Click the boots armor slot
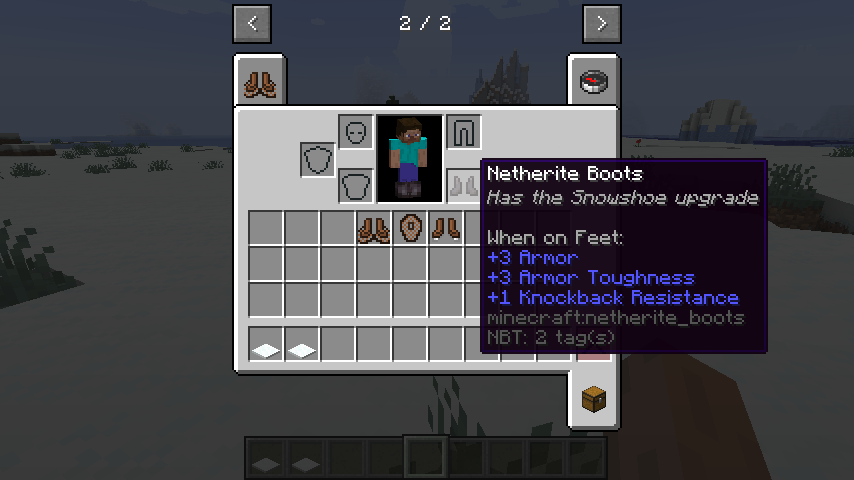Viewport: 854px width, 480px height. (463, 185)
